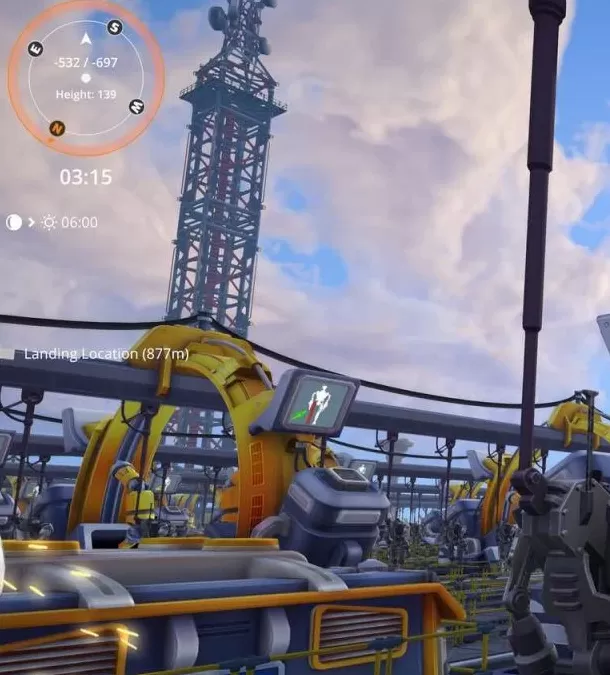Screen dimensions: 610x675
Task: Select the West marker on the compass
Action: (x=136, y=106)
